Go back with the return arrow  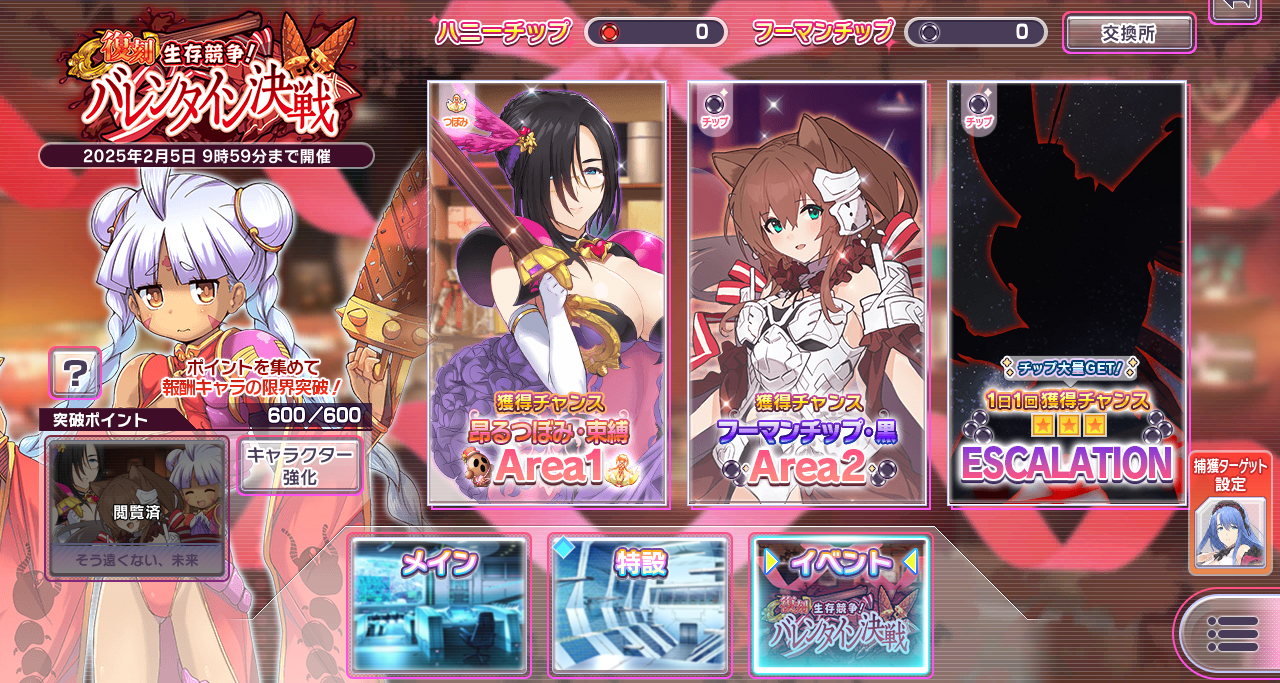tap(1236, 8)
